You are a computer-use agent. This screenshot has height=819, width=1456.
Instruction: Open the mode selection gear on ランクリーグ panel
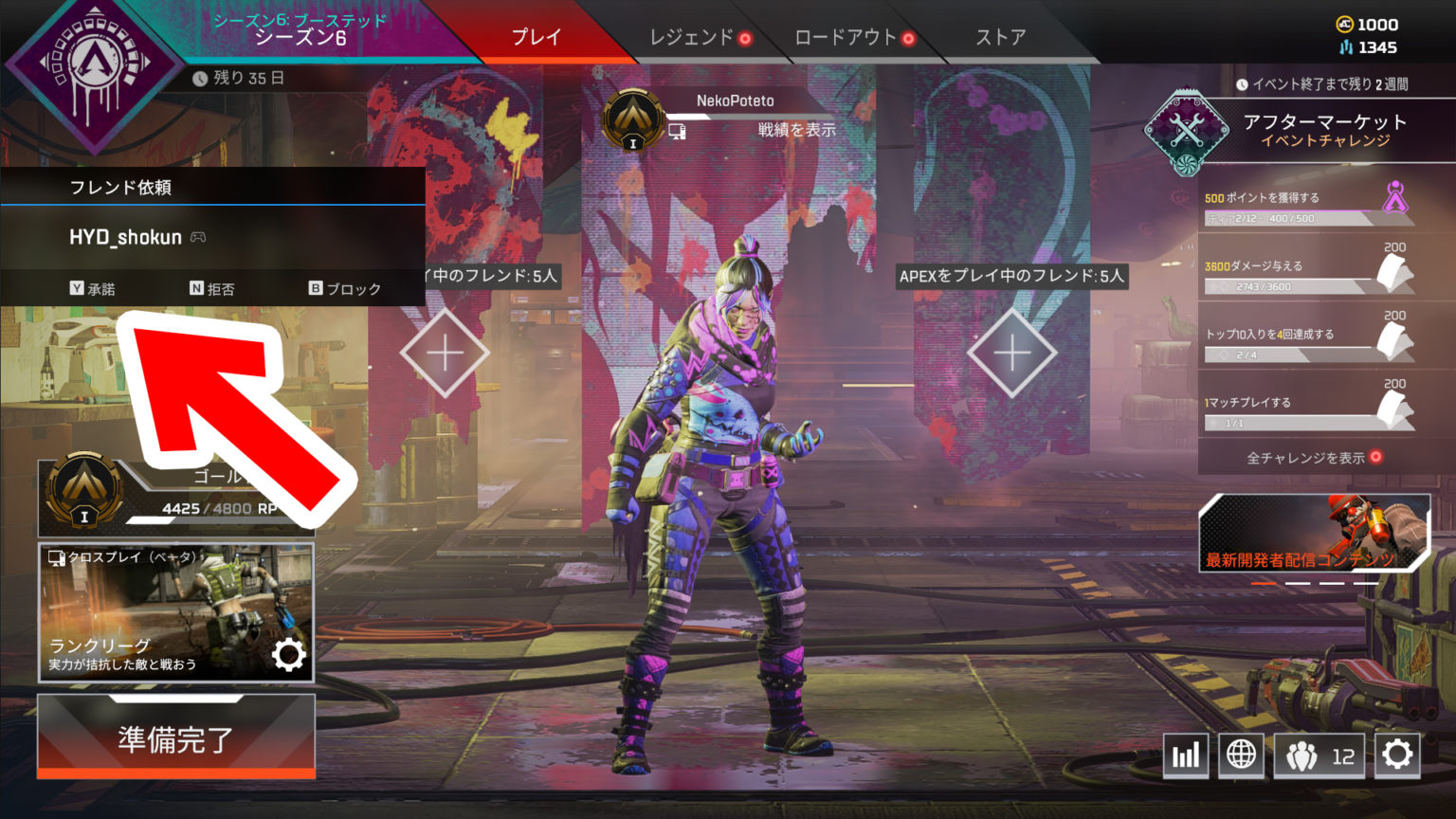(289, 654)
